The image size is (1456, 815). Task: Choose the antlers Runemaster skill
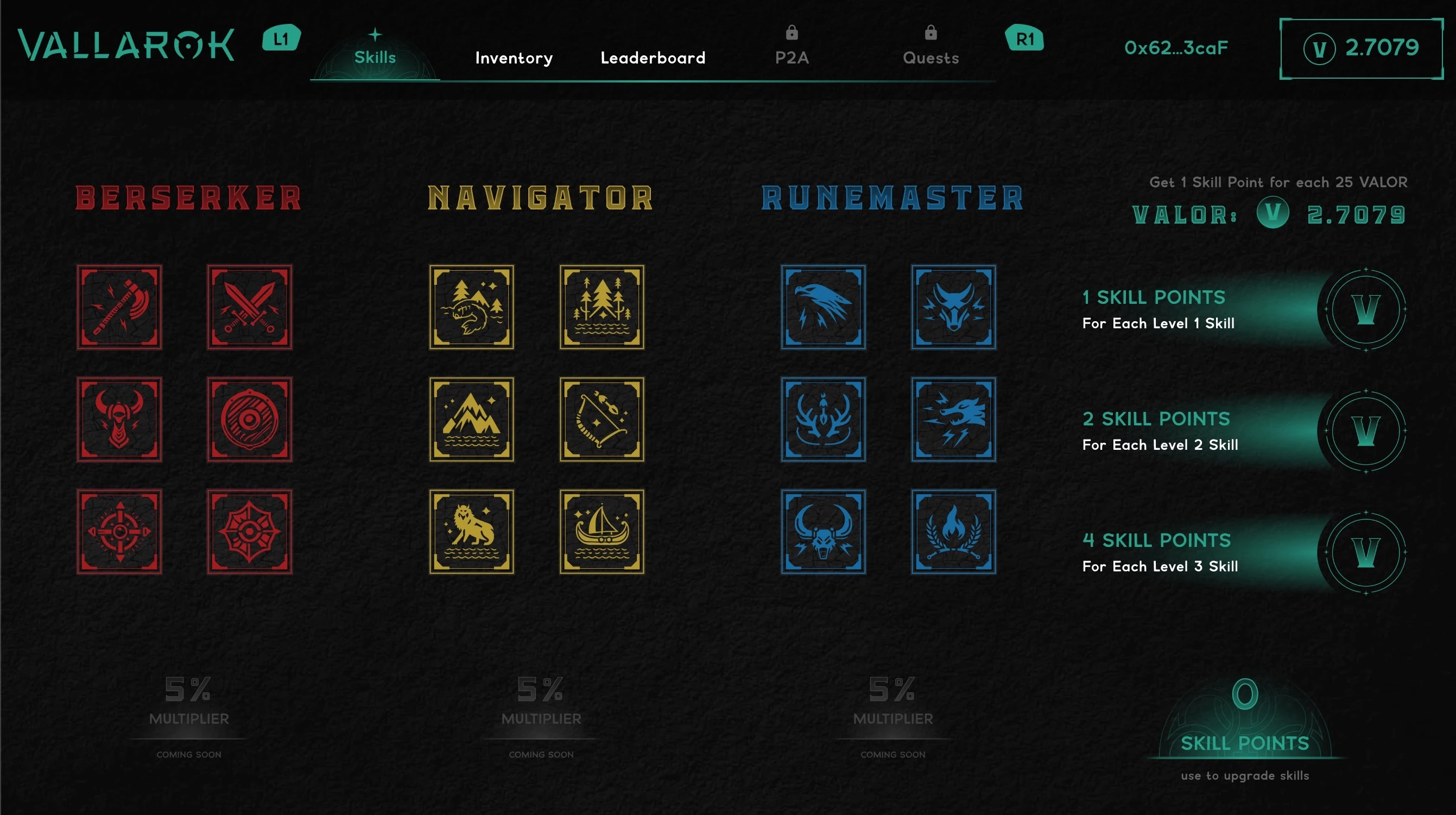pos(823,419)
